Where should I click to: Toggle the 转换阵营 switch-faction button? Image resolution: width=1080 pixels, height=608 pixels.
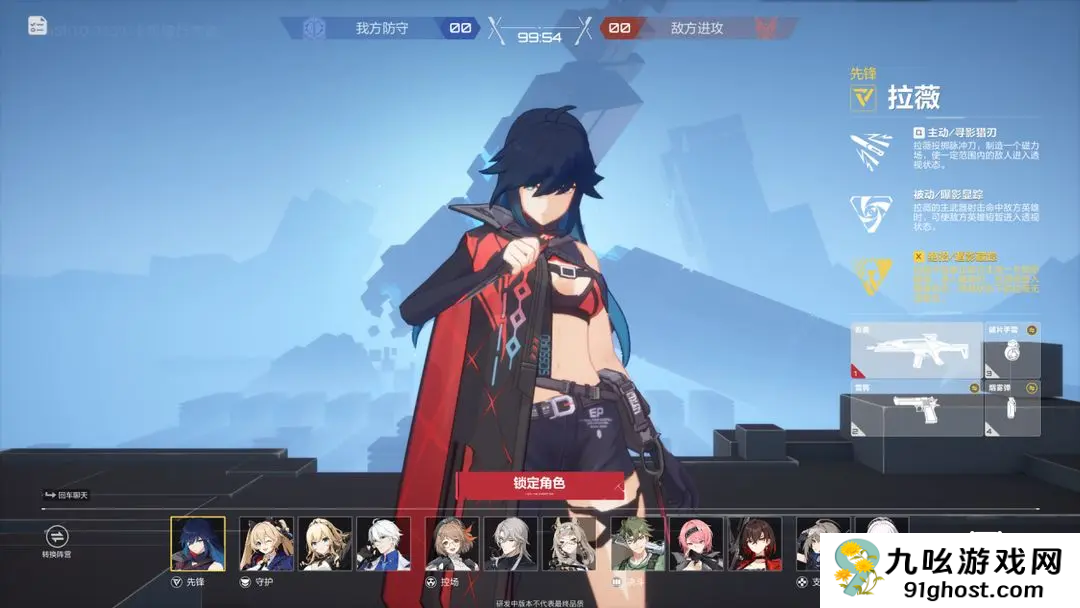(57, 537)
